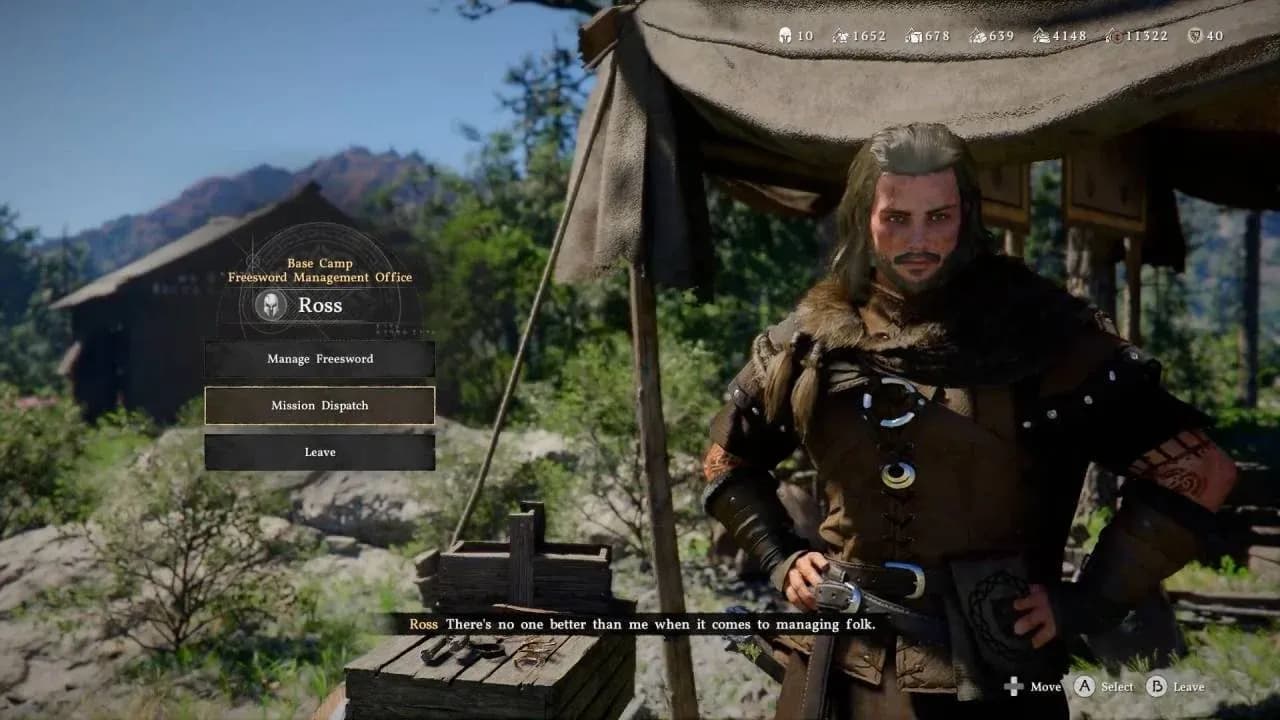Click the Freesword Management Office header
The height and width of the screenshot is (720, 1280).
click(319, 277)
